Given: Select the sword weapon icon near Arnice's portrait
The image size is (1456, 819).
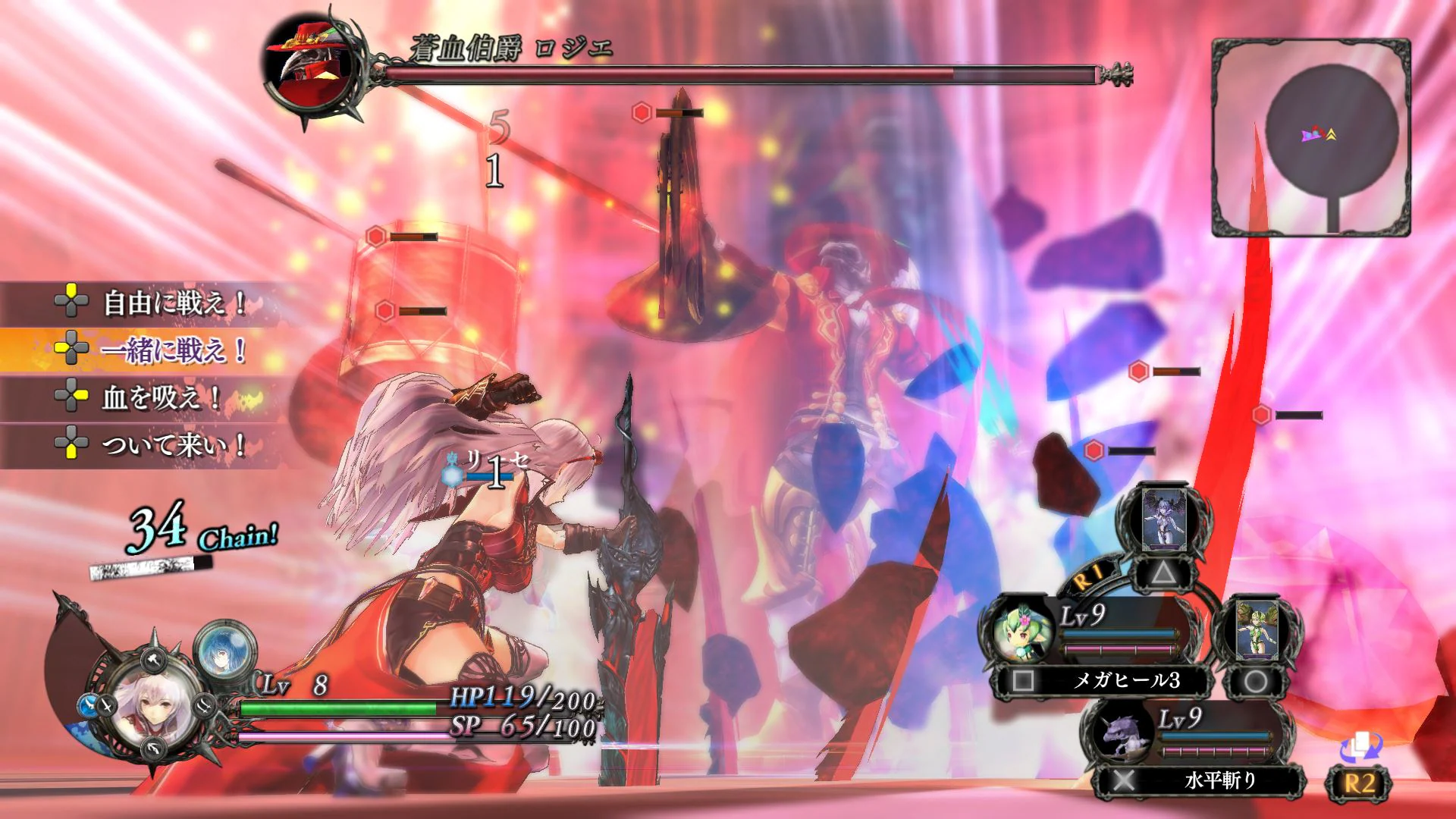Looking at the screenshot, I should click(x=106, y=707).
